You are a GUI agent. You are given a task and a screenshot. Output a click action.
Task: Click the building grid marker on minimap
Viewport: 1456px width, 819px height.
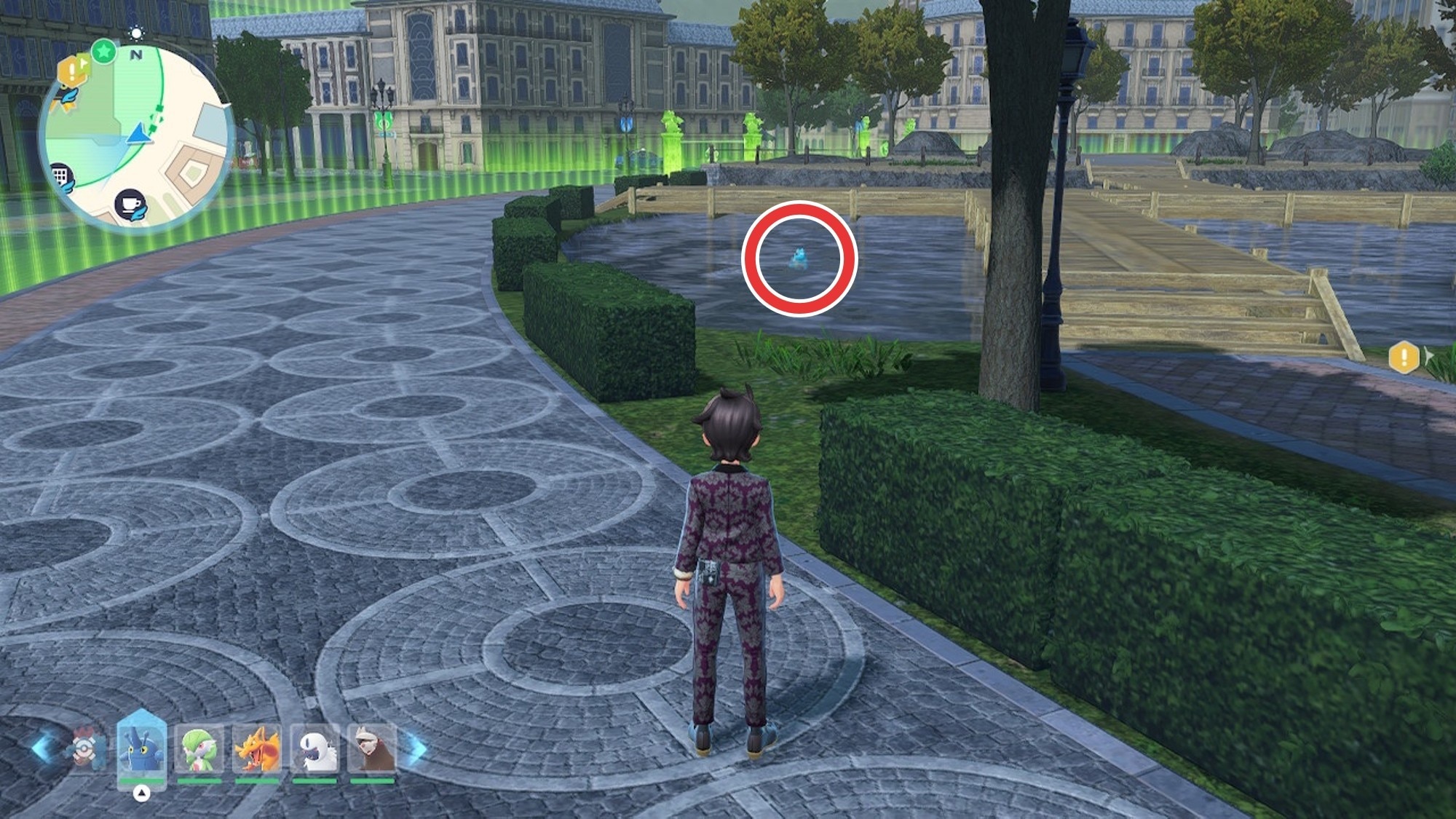pyautogui.click(x=61, y=175)
